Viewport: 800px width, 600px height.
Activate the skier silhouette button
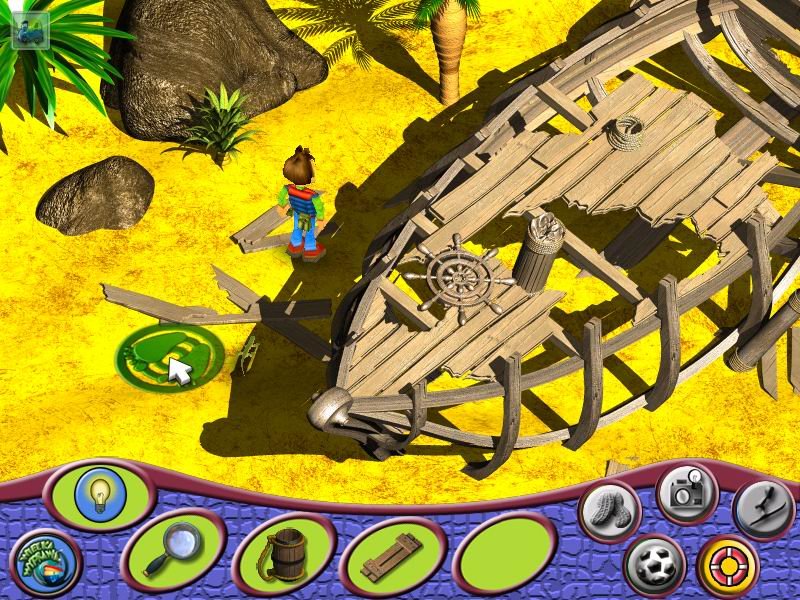[763, 509]
